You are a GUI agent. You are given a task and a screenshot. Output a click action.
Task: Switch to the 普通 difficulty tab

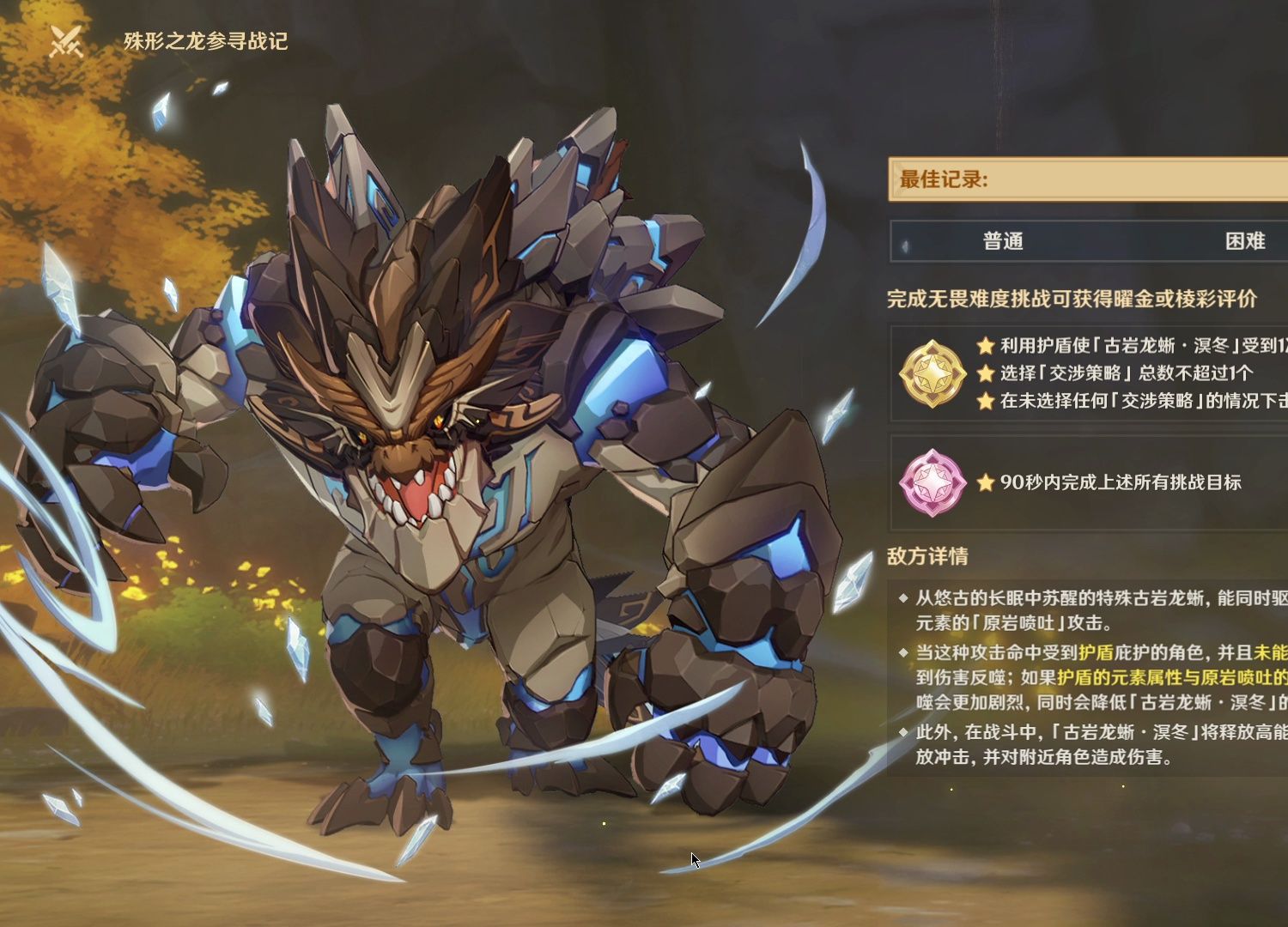[1003, 242]
